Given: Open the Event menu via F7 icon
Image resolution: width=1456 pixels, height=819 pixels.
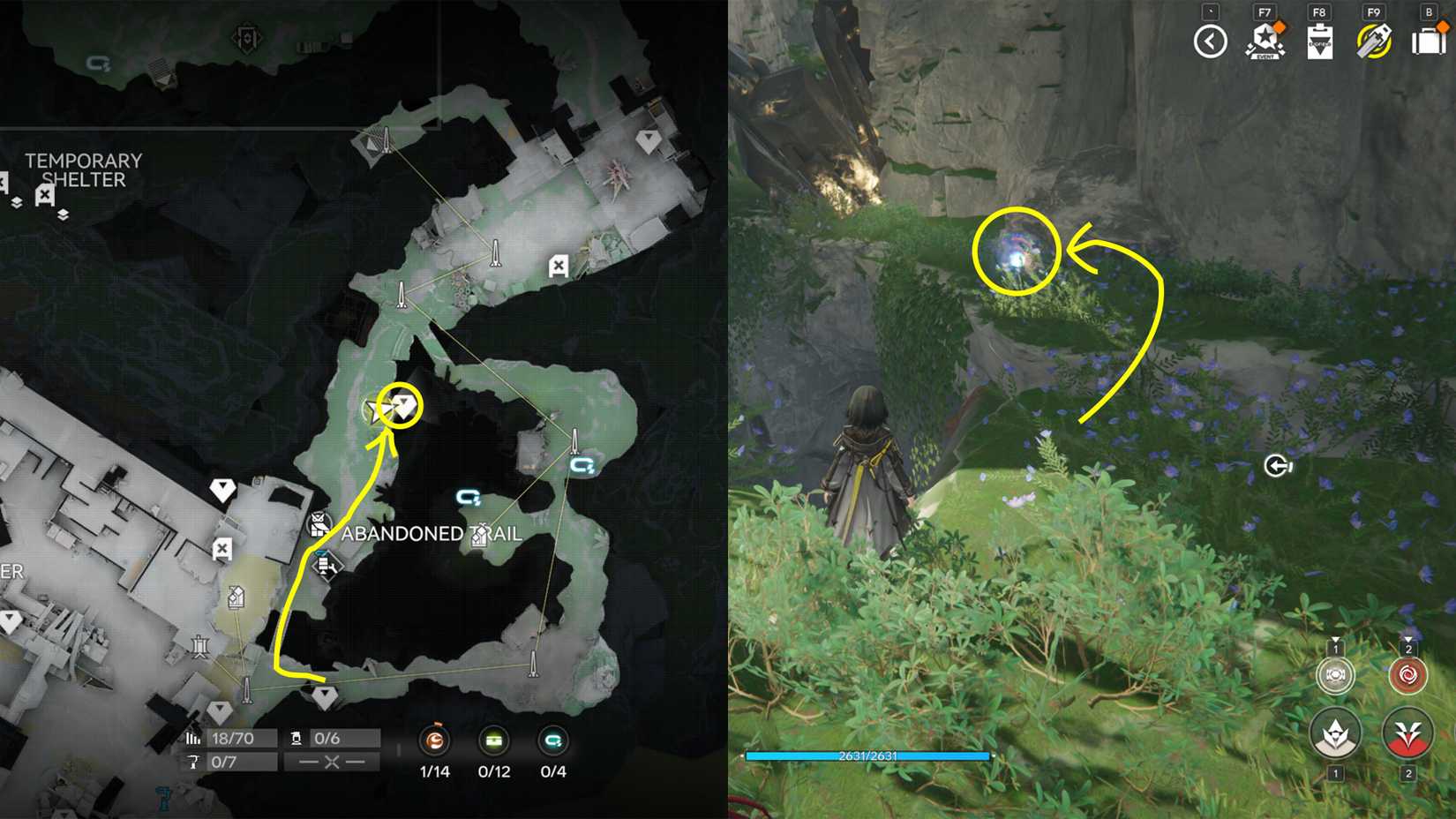Looking at the screenshot, I should pyautogui.click(x=1267, y=40).
